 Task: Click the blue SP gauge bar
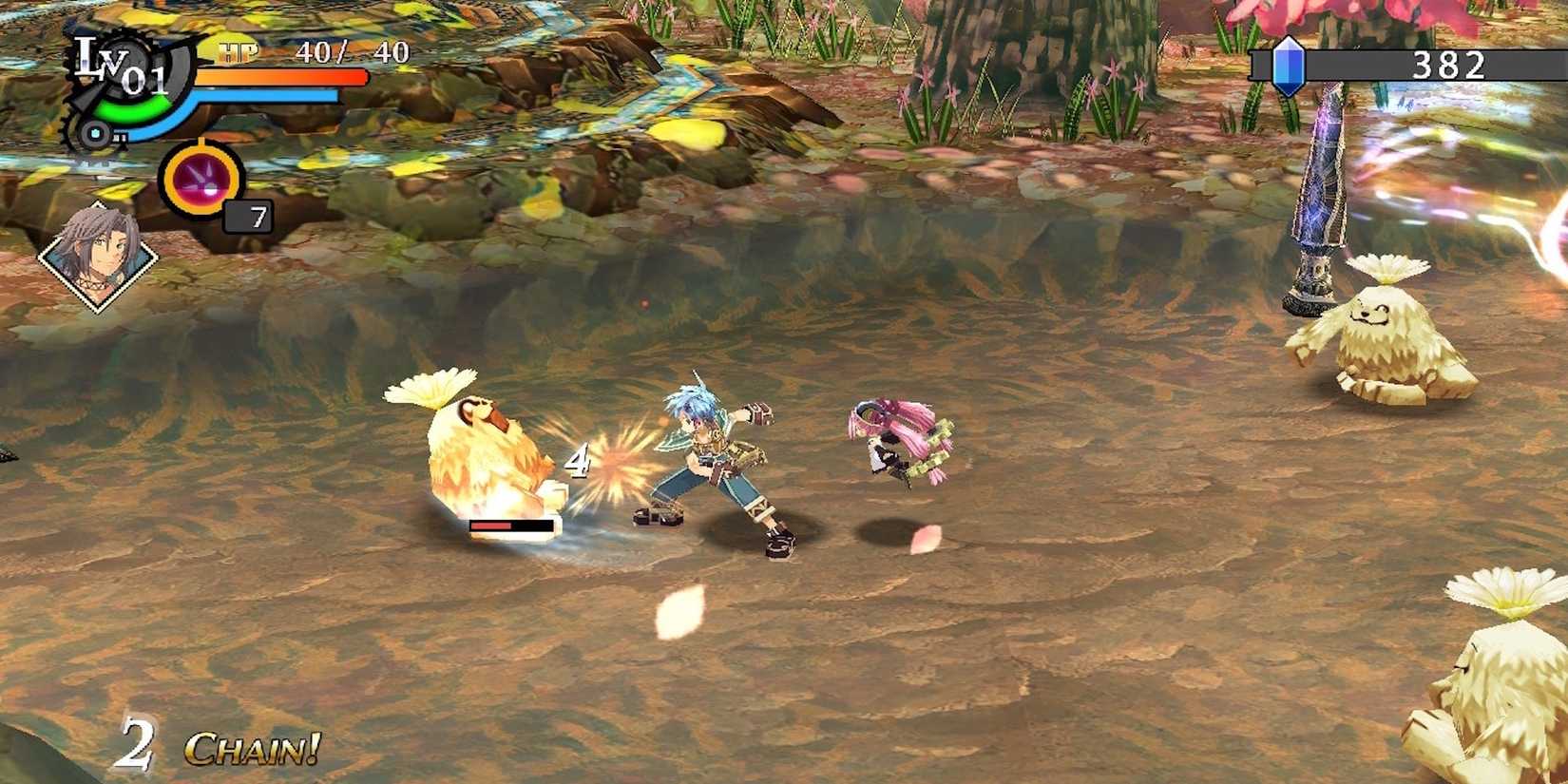tap(266, 95)
